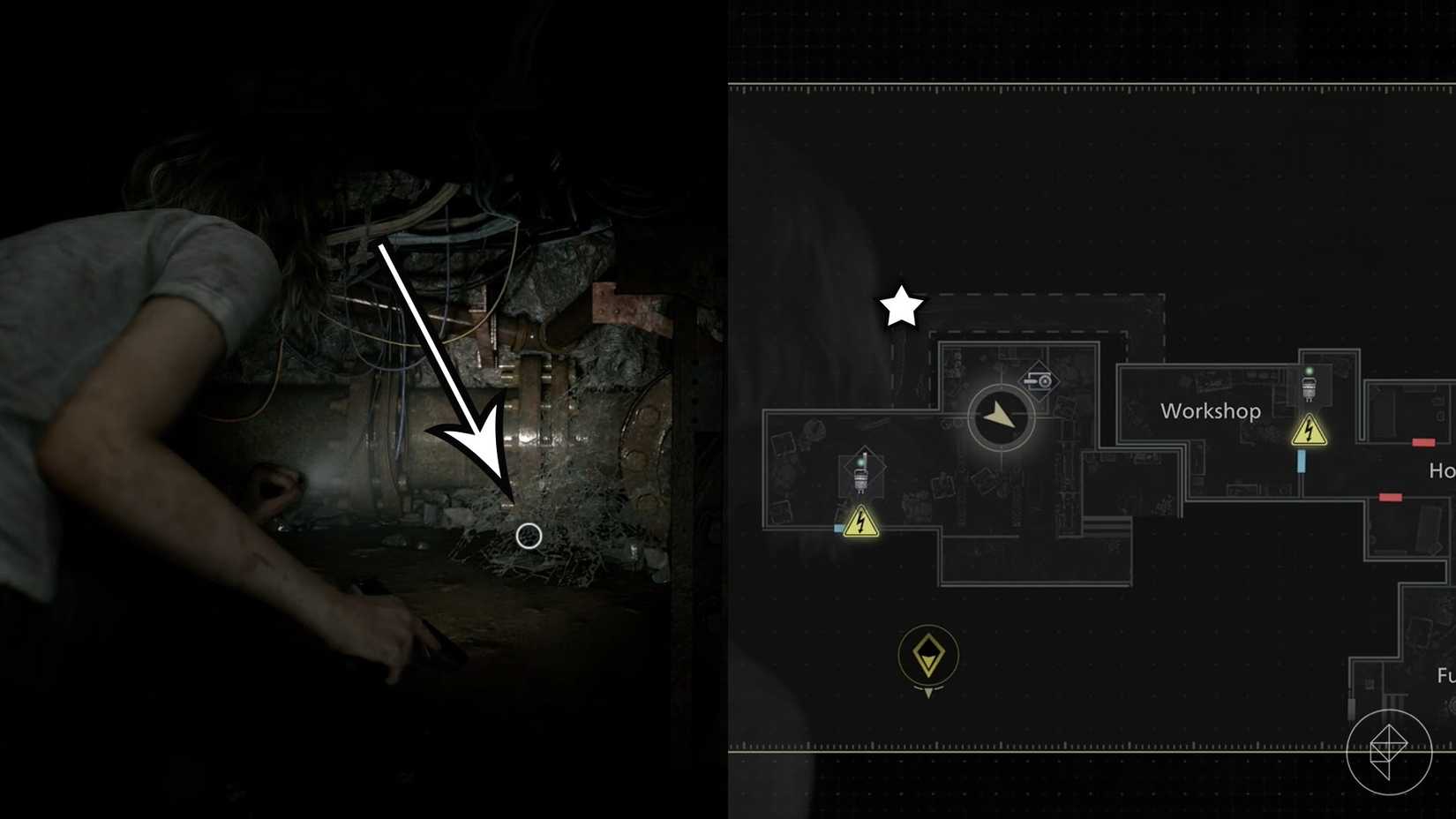Select the yellow objective diamond marker below the map
Viewport: 1456px width, 819px height.
point(927,655)
